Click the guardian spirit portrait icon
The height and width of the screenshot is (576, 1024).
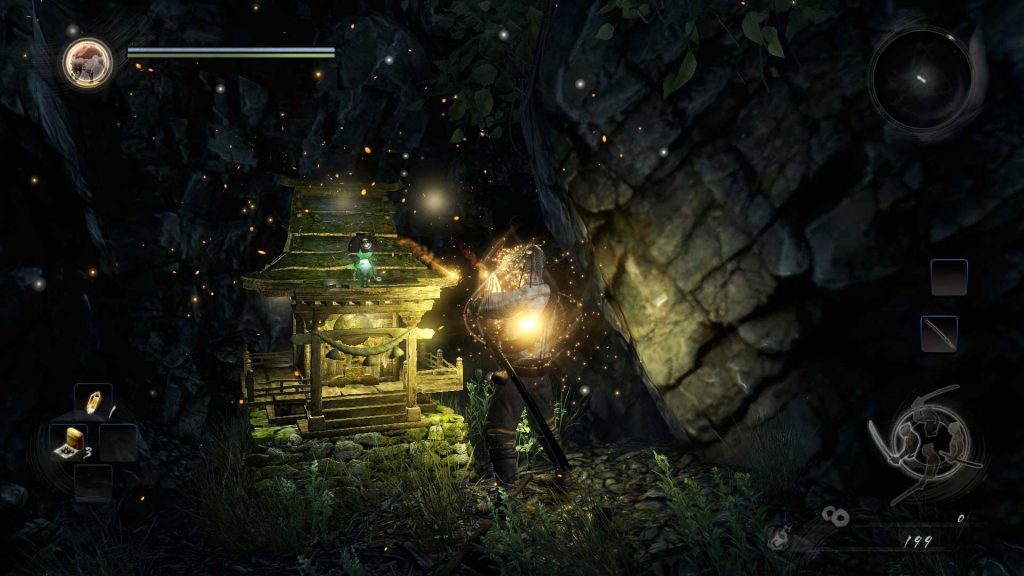coord(87,62)
